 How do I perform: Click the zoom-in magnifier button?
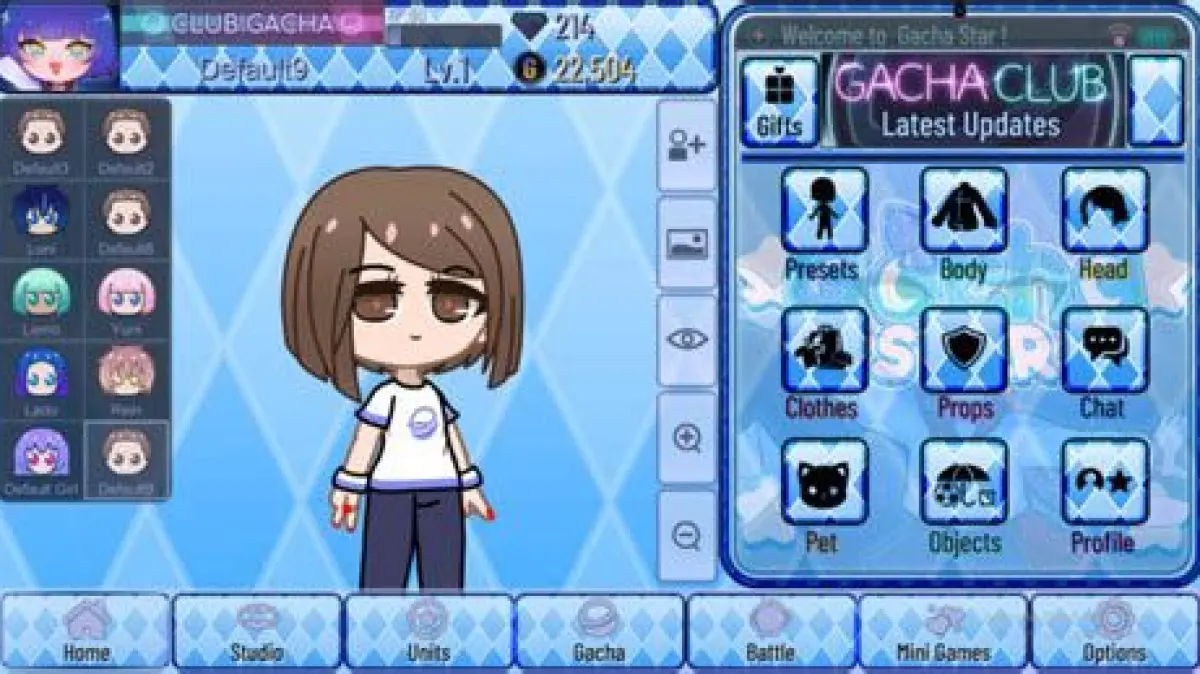tap(687, 438)
